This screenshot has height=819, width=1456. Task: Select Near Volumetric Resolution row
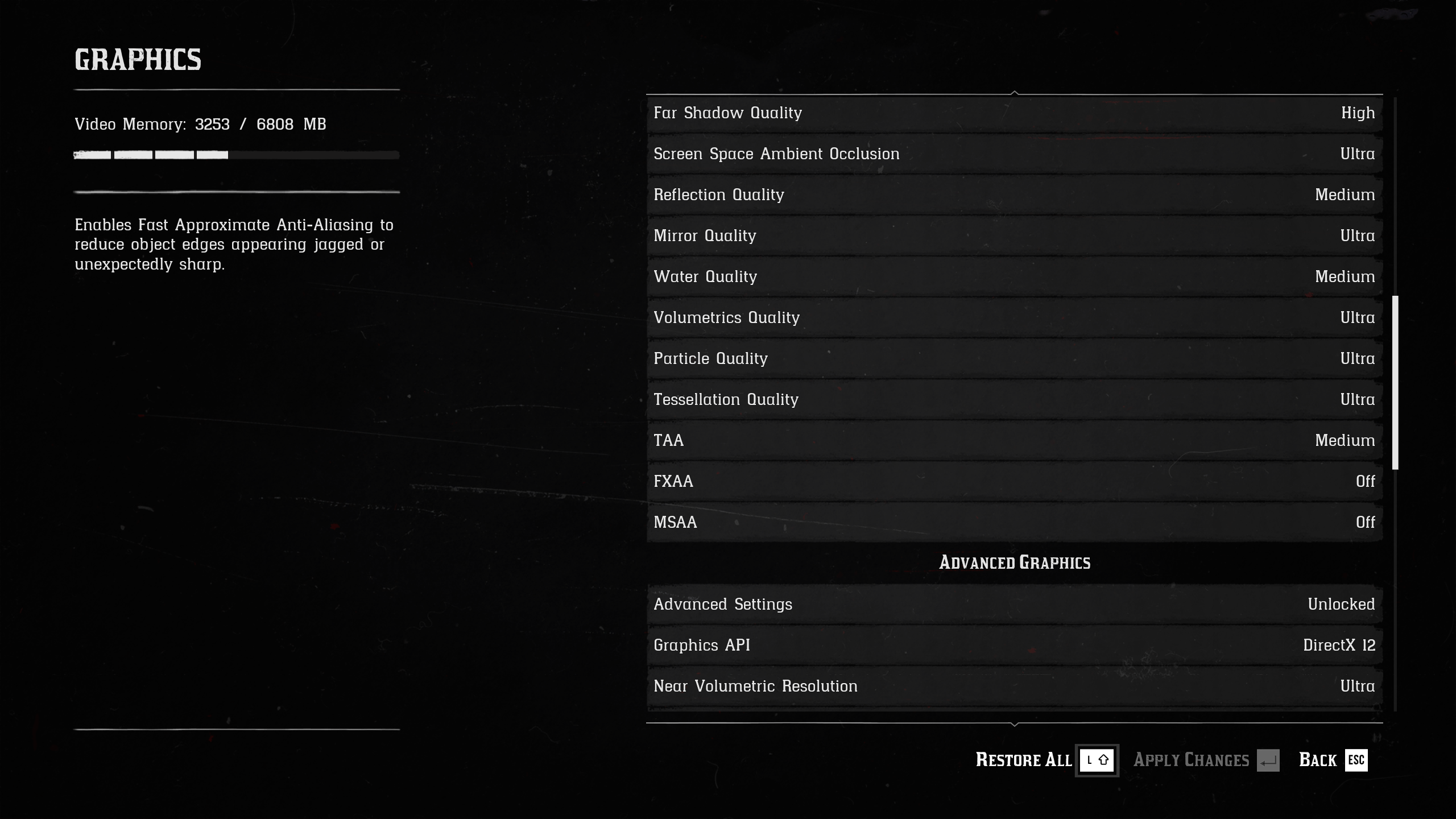point(1014,686)
